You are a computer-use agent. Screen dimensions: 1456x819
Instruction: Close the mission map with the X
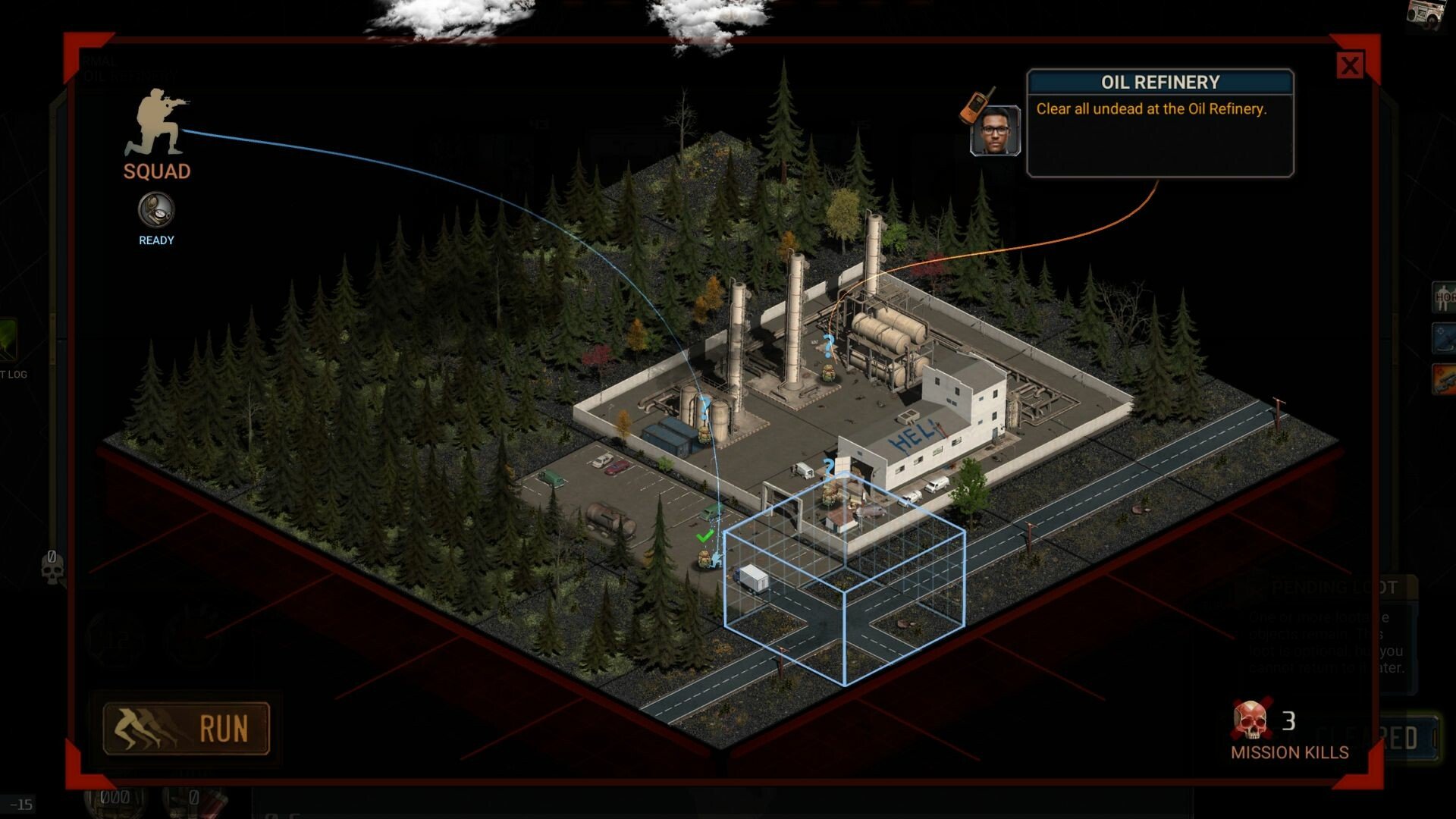coord(1350,66)
